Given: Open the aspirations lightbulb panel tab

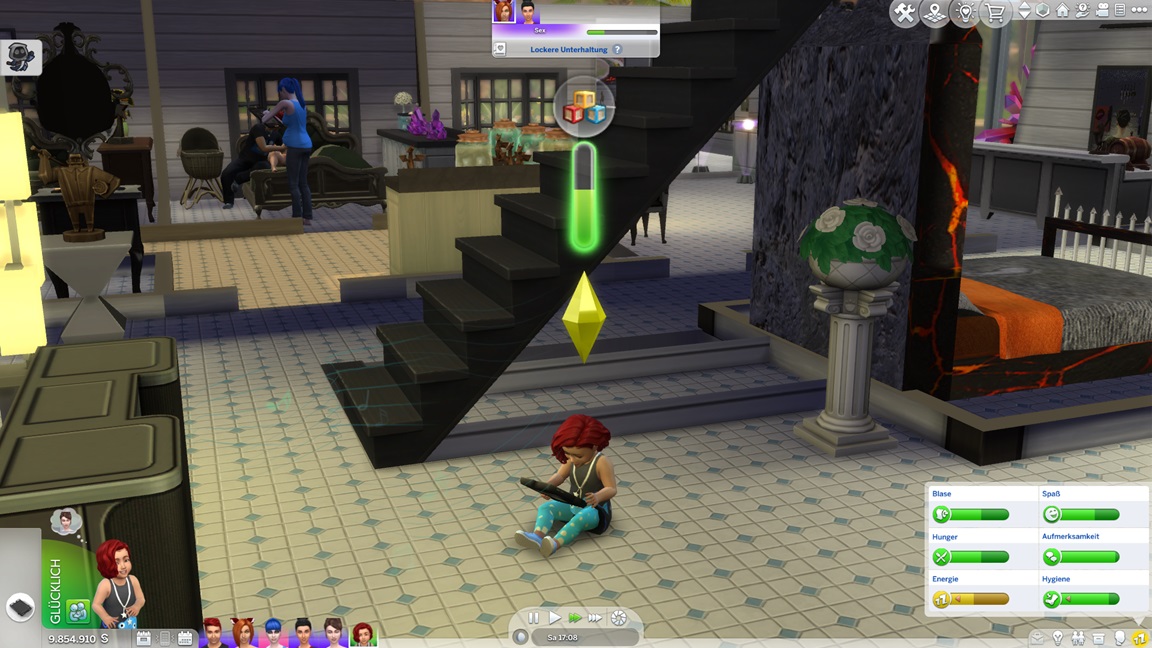Looking at the screenshot, I should [x=1058, y=638].
